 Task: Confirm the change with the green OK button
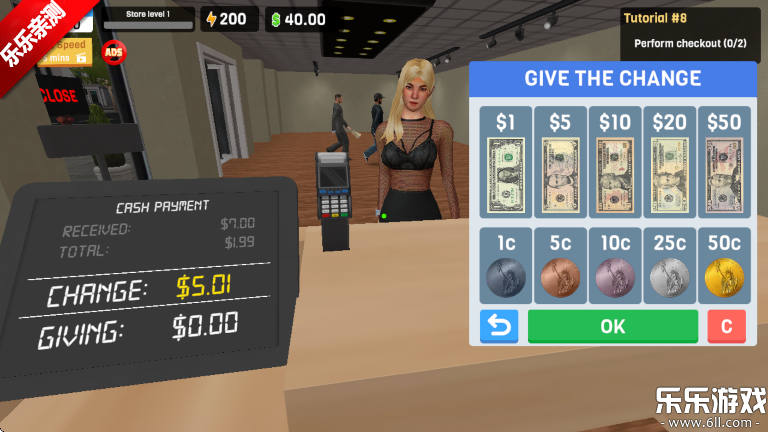coord(613,326)
